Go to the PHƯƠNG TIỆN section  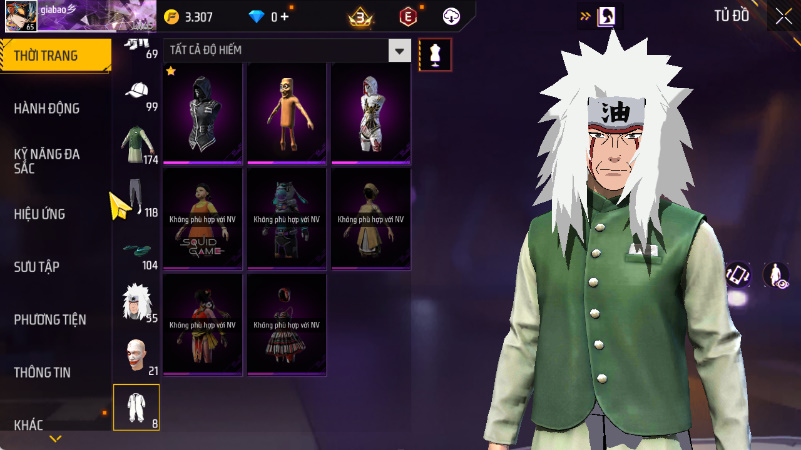click(x=50, y=319)
